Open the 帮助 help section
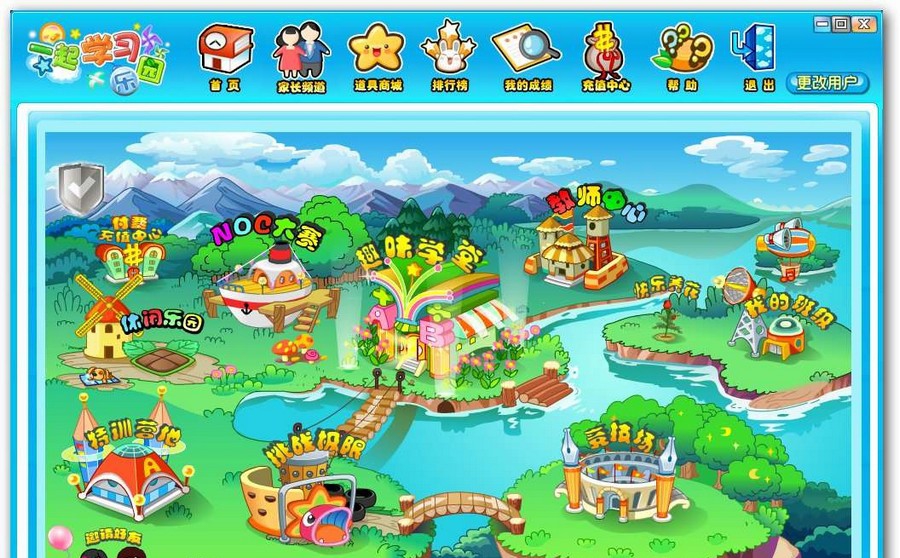Image resolution: width=900 pixels, height=558 pixels. click(x=682, y=55)
